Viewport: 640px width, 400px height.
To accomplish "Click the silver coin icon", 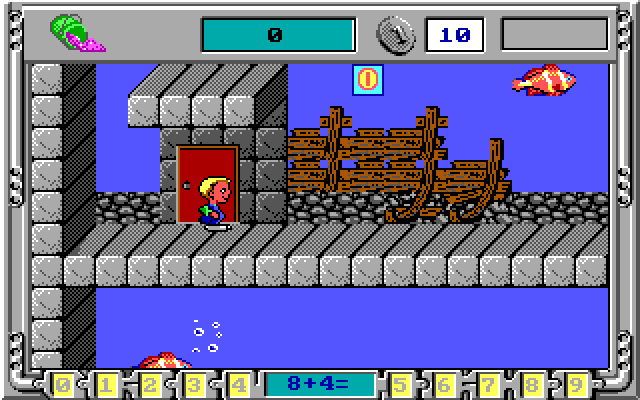I will [397, 35].
